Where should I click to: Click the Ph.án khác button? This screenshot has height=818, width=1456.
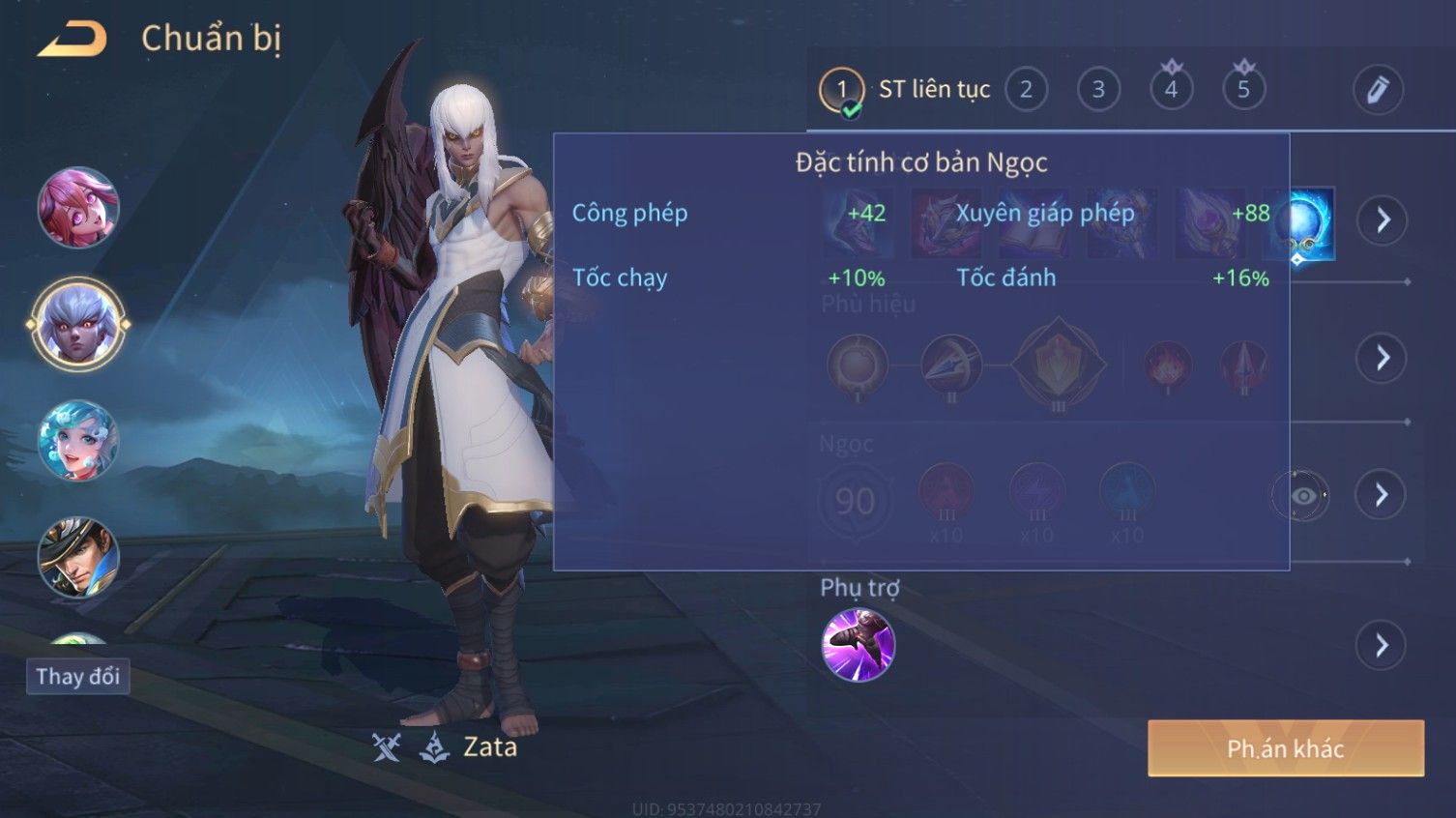pos(1285,748)
